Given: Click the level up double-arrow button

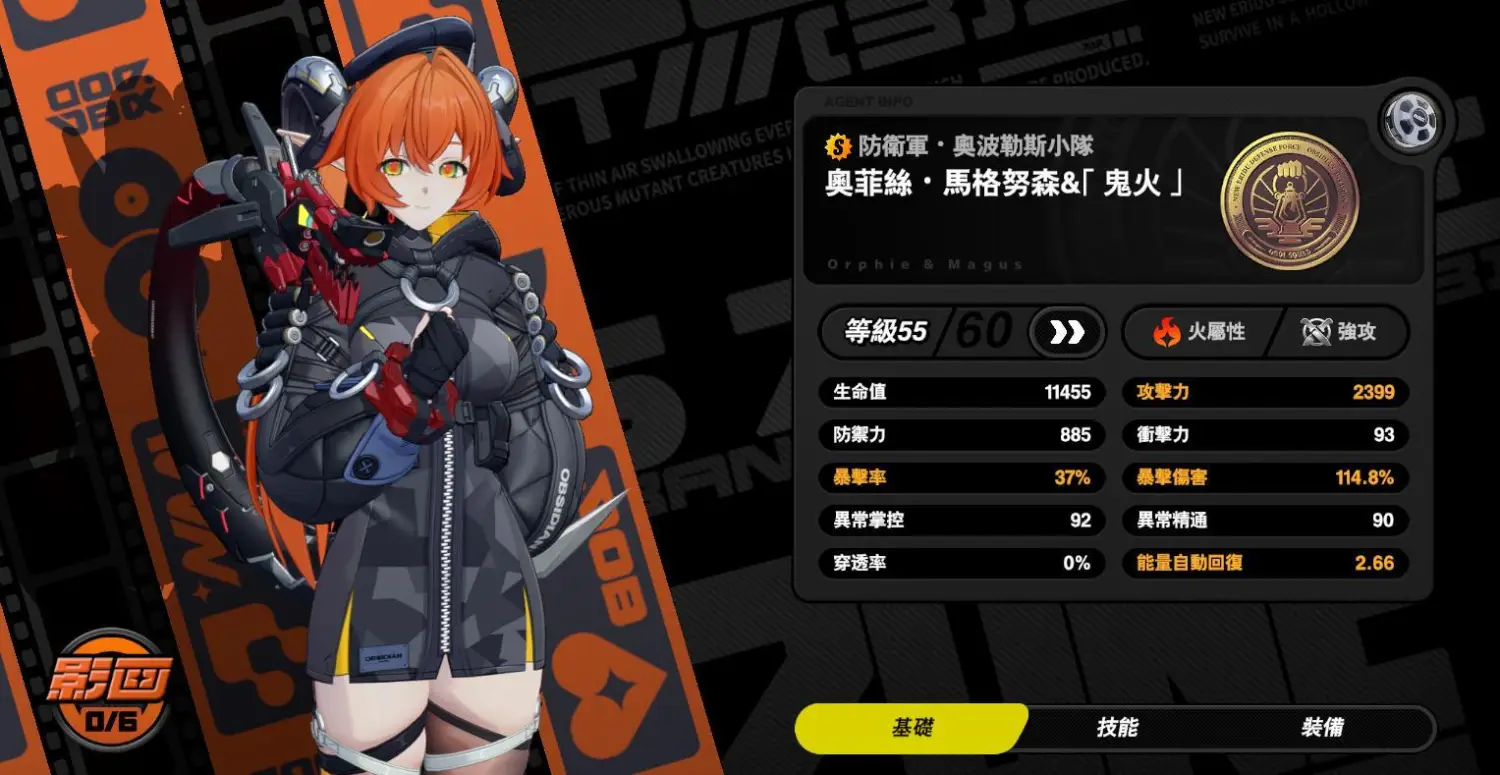Looking at the screenshot, I should (x=1065, y=333).
